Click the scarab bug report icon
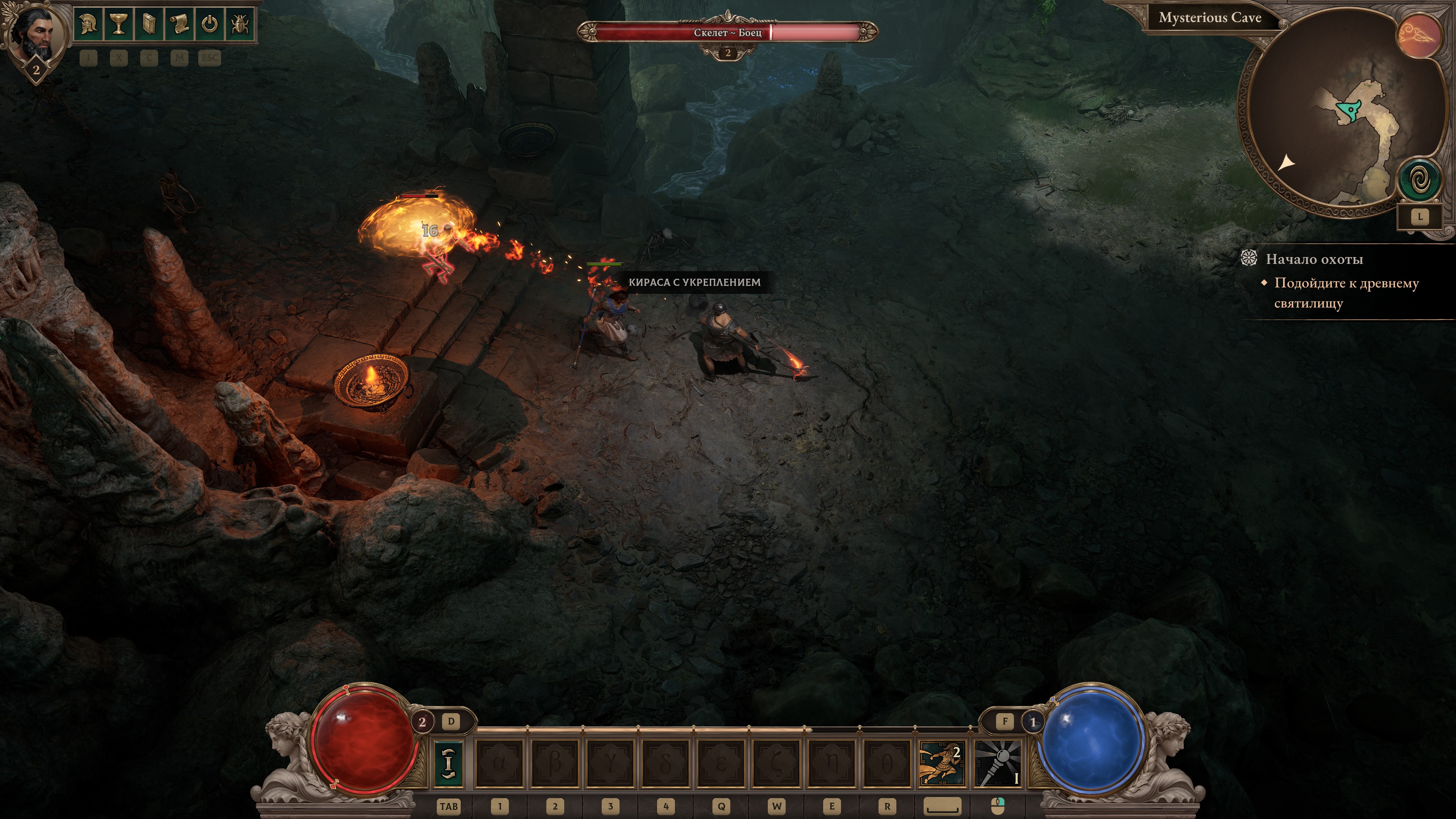1456x819 pixels. [240, 24]
